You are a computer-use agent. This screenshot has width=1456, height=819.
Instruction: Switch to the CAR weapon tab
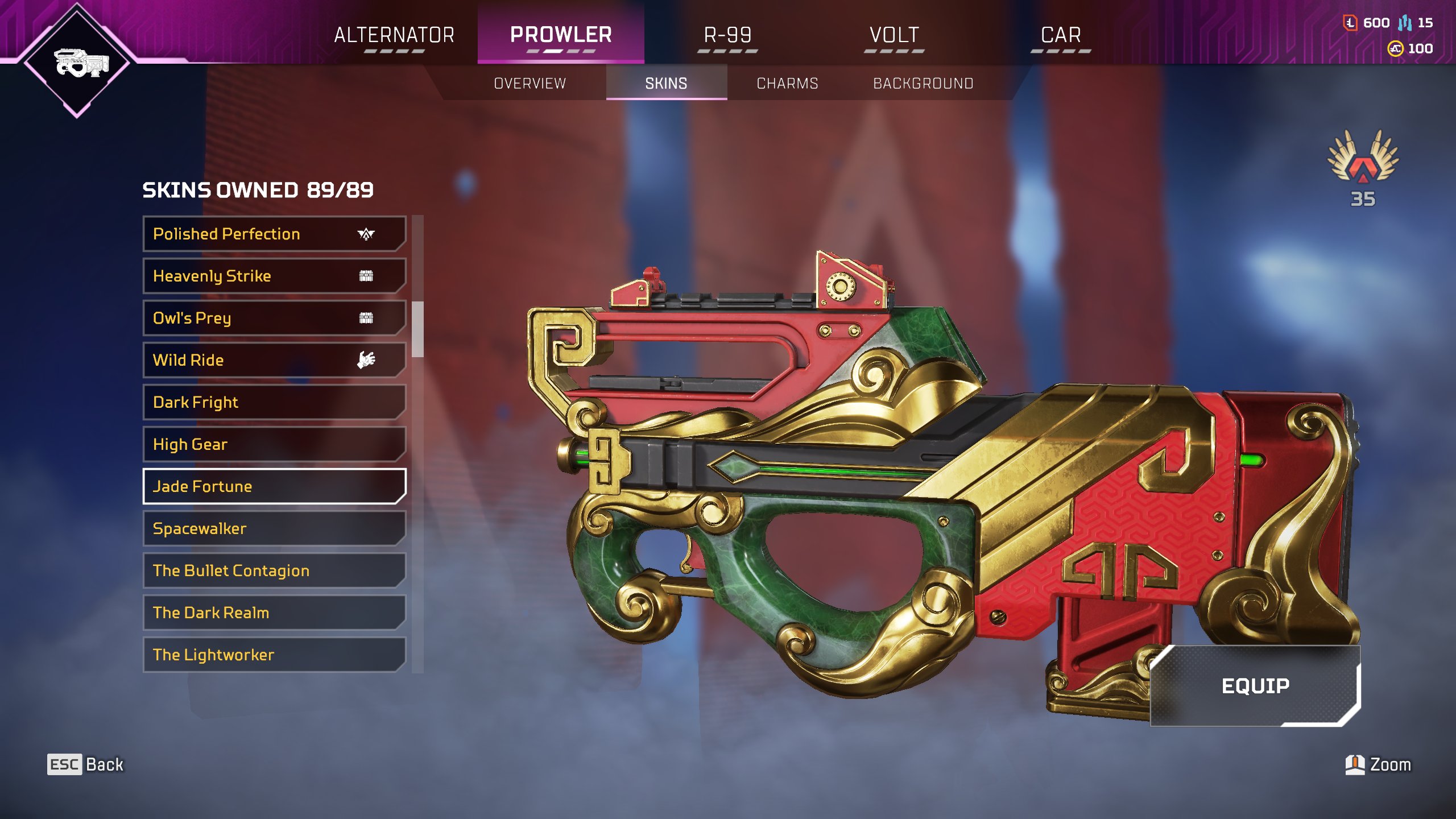point(1061,35)
